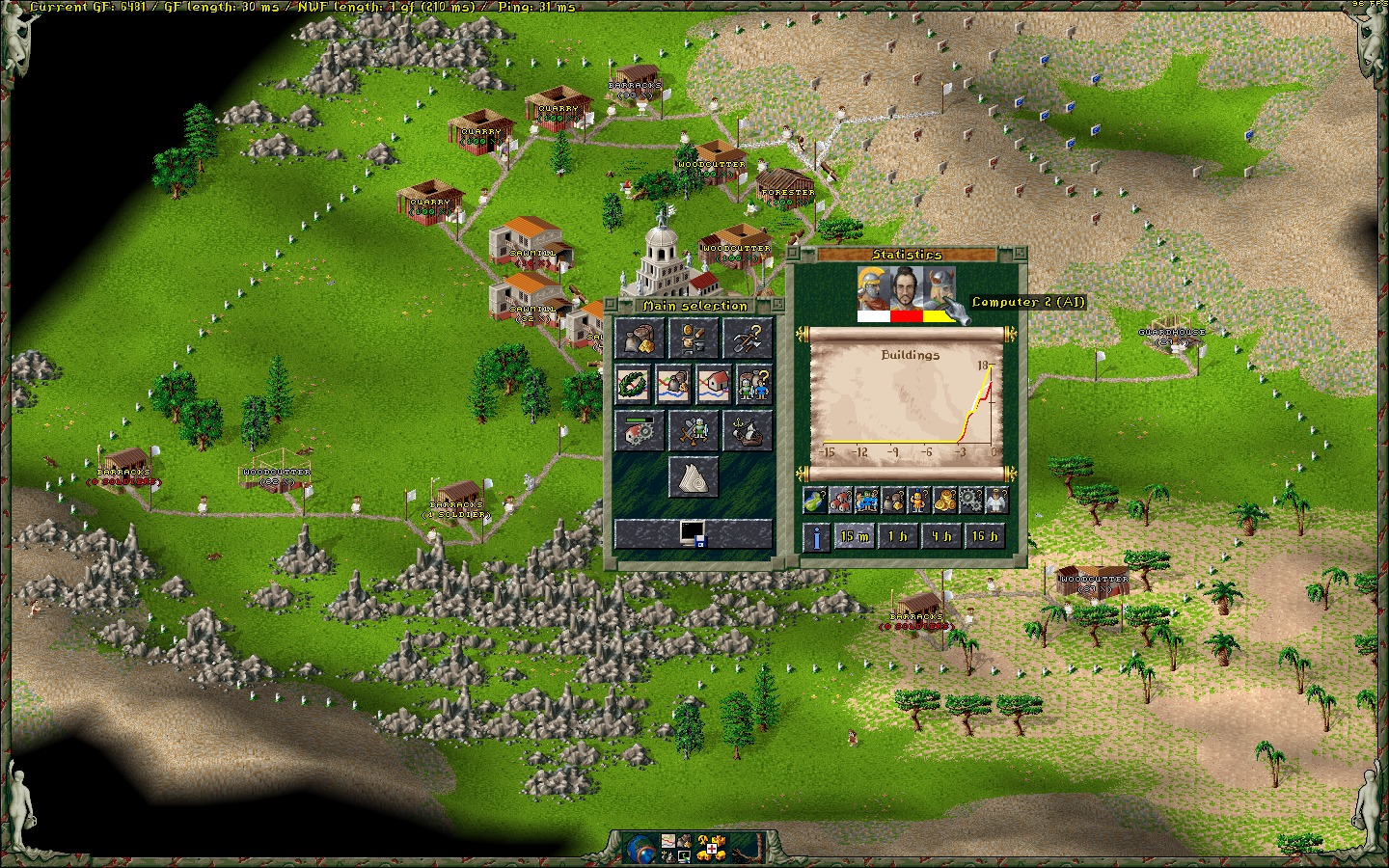
Task: Click the folded paper stack button
Action: 693,477
